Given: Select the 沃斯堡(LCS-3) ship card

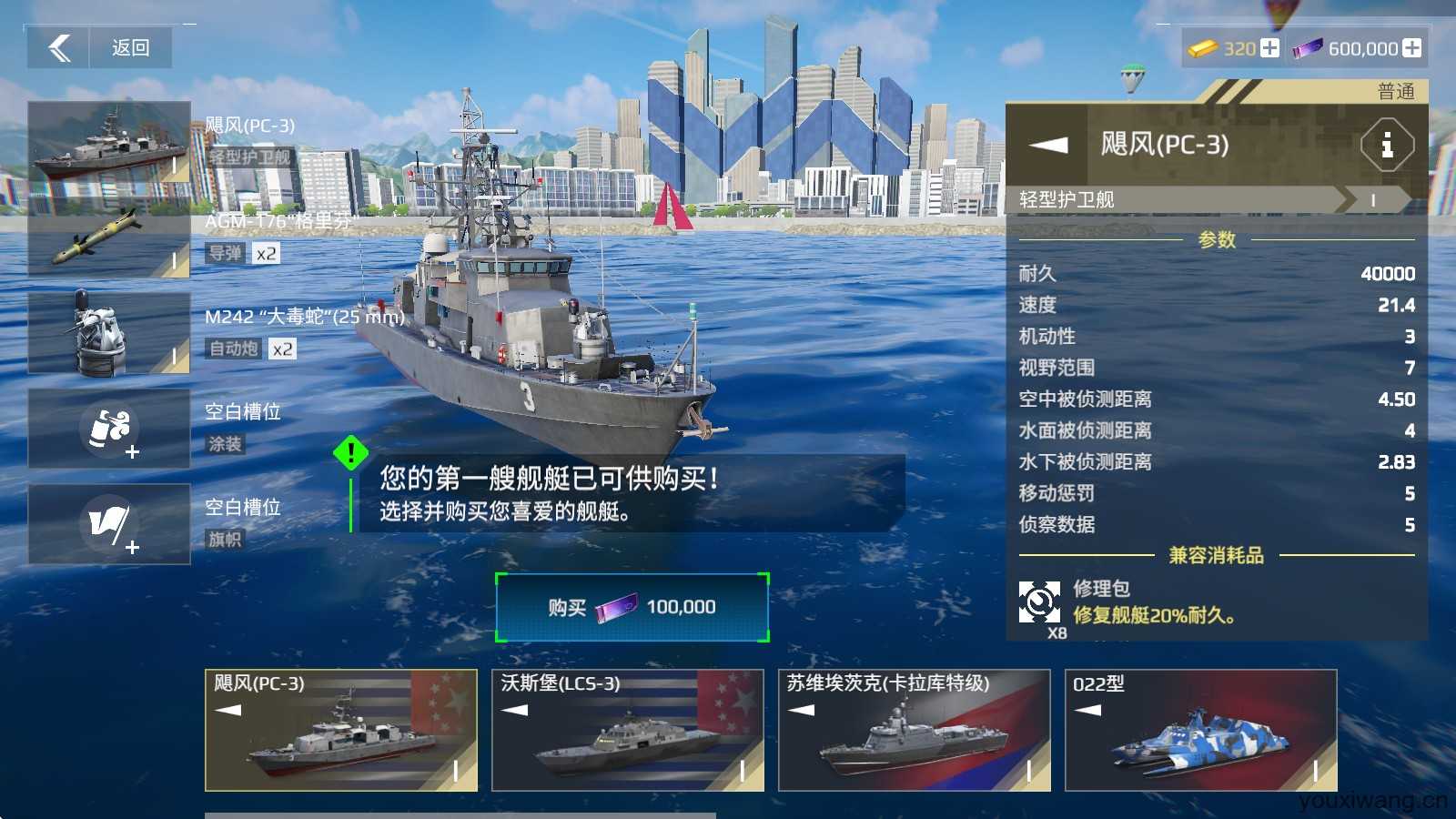Looking at the screenshot, I should [628, 730].
